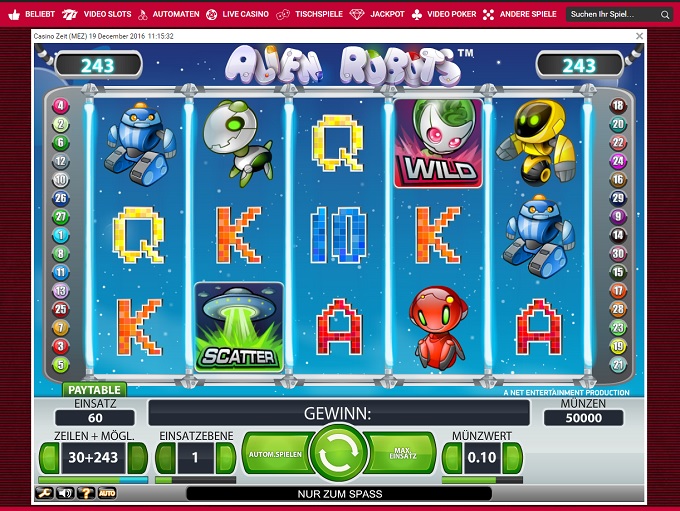
Task: Set Max. Einsatz bet
Action: point(402,455)
